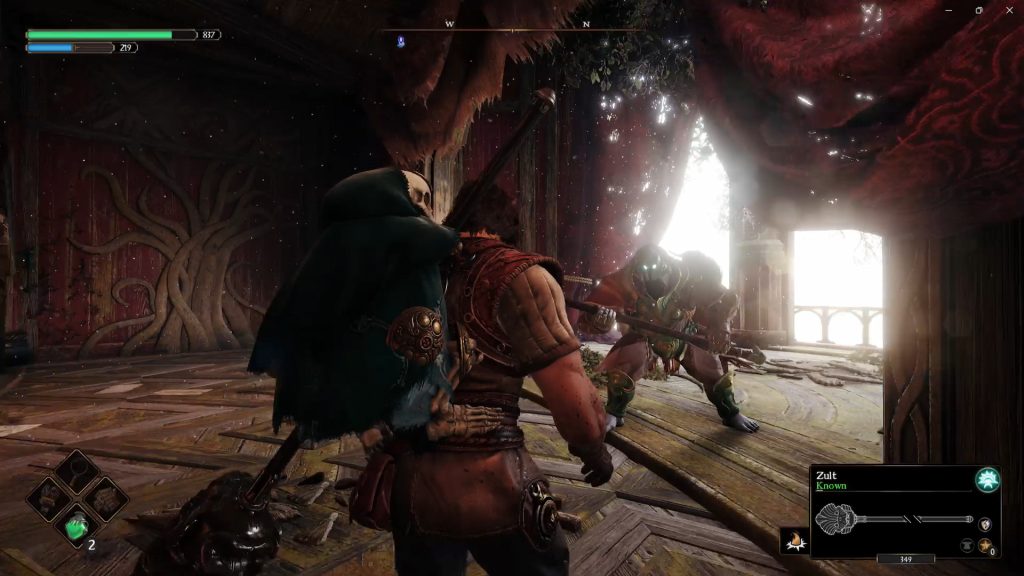1024x576 pixels.
Task: Click the shield icon on weapon panel
Action: pos(985,523)
